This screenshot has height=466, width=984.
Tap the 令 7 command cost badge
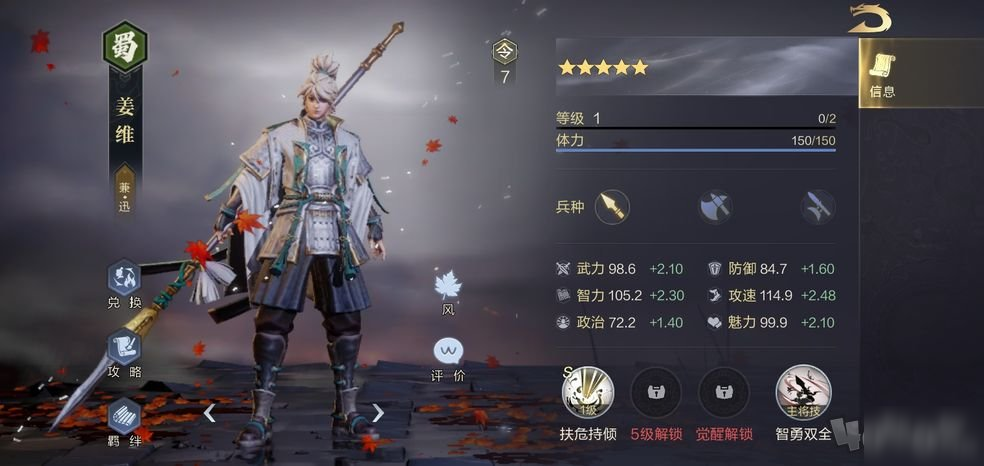[505, 61]
